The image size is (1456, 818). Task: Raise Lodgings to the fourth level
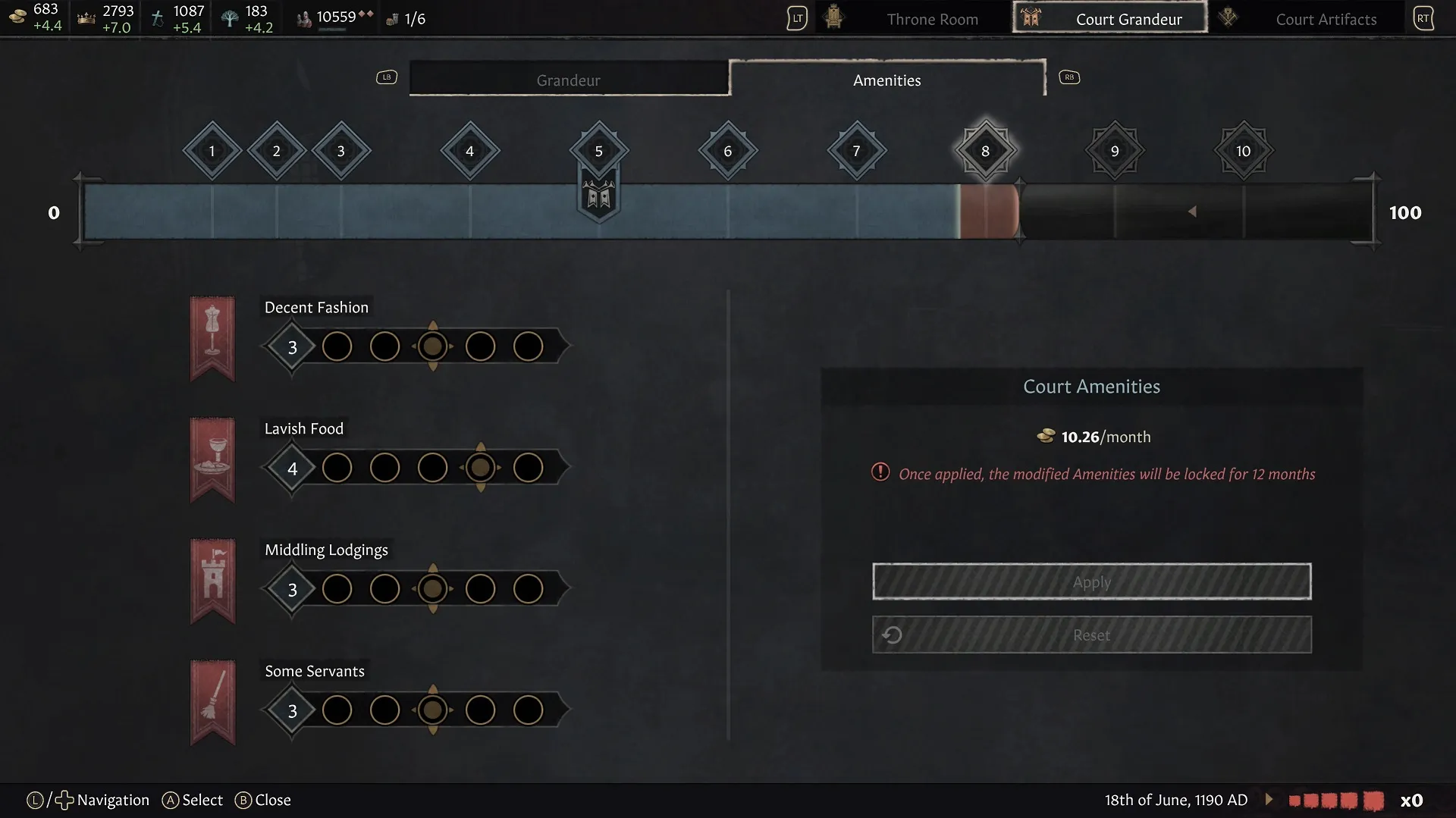coord(480,588)
